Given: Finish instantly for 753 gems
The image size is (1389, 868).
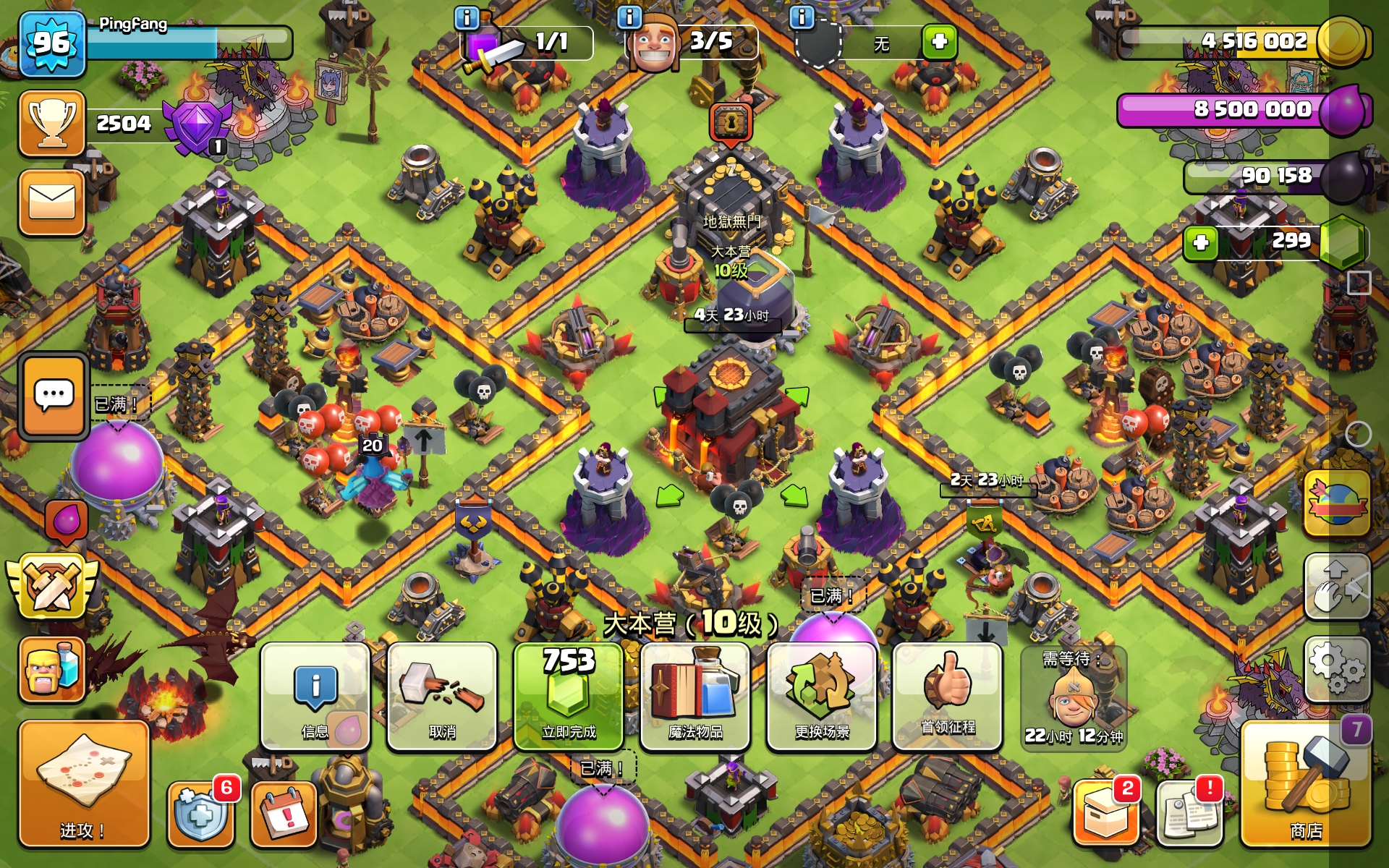Looking at the screenshot, I should pos(569,696).
